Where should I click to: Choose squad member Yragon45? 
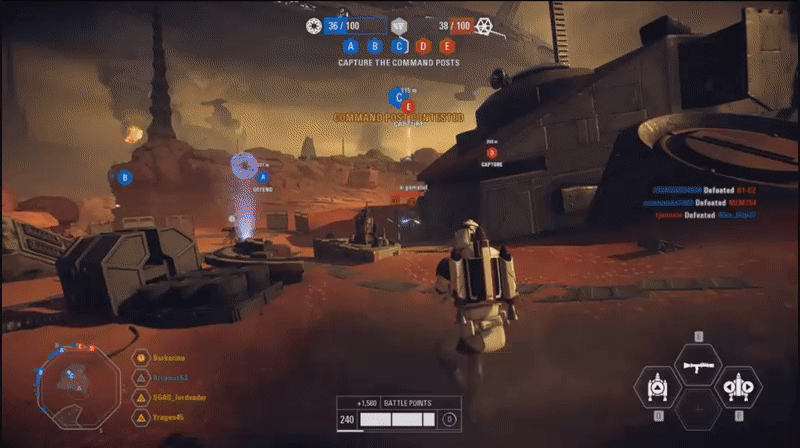click(x=167, y=416)
